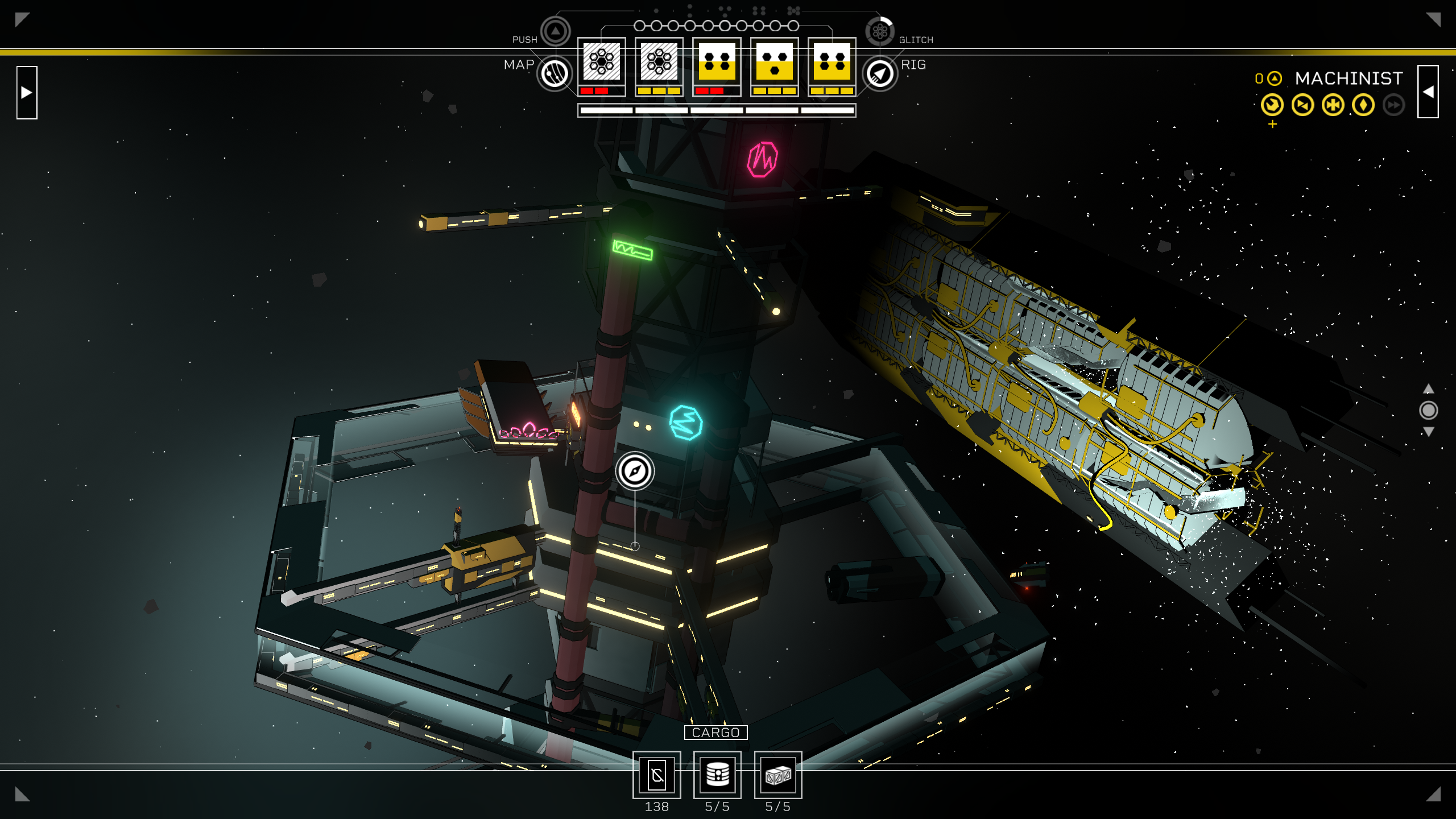
Task: Activate the GLITCH dial icon
Action: pyautogui.click(x=880, y=31)
